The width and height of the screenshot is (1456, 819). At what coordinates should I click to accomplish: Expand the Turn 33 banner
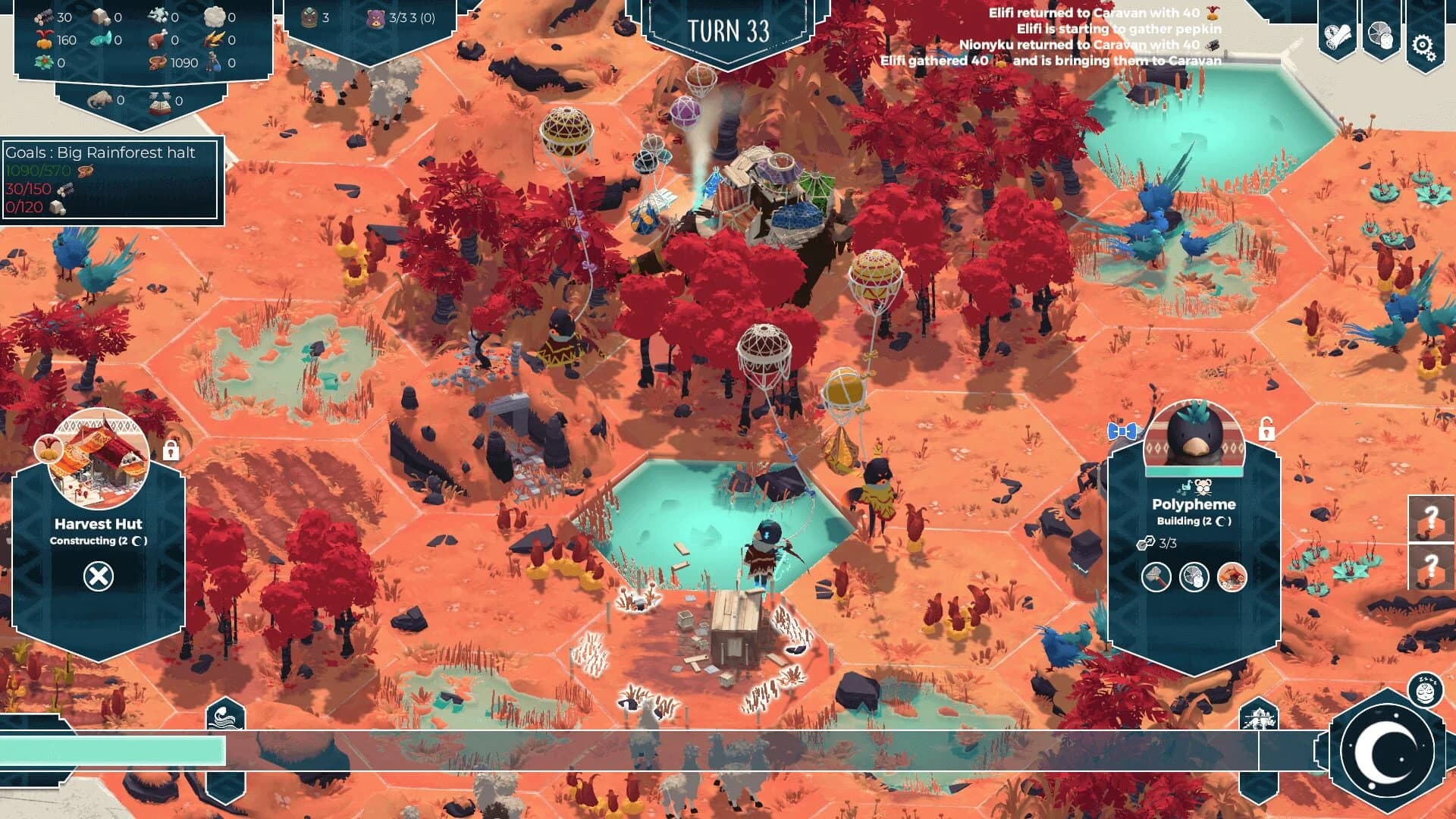pos(726,29)
